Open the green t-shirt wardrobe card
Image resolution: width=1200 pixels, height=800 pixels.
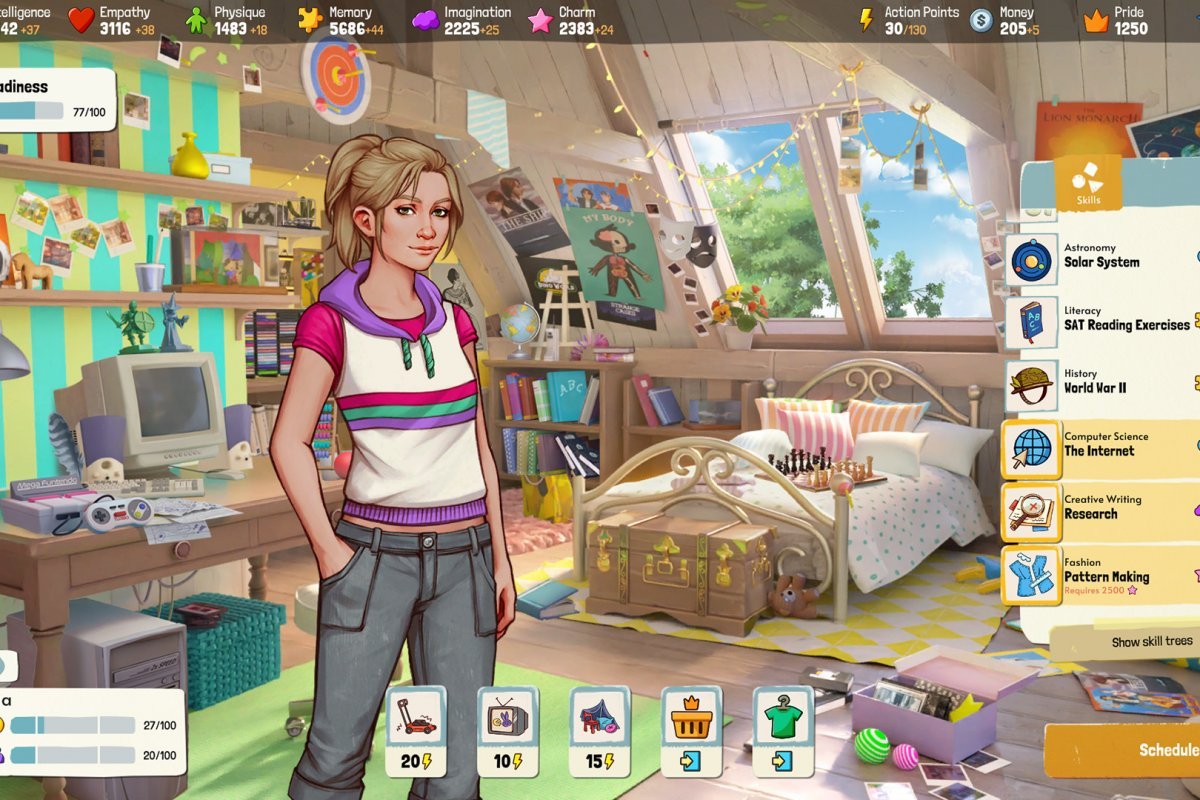click(783, 731)
